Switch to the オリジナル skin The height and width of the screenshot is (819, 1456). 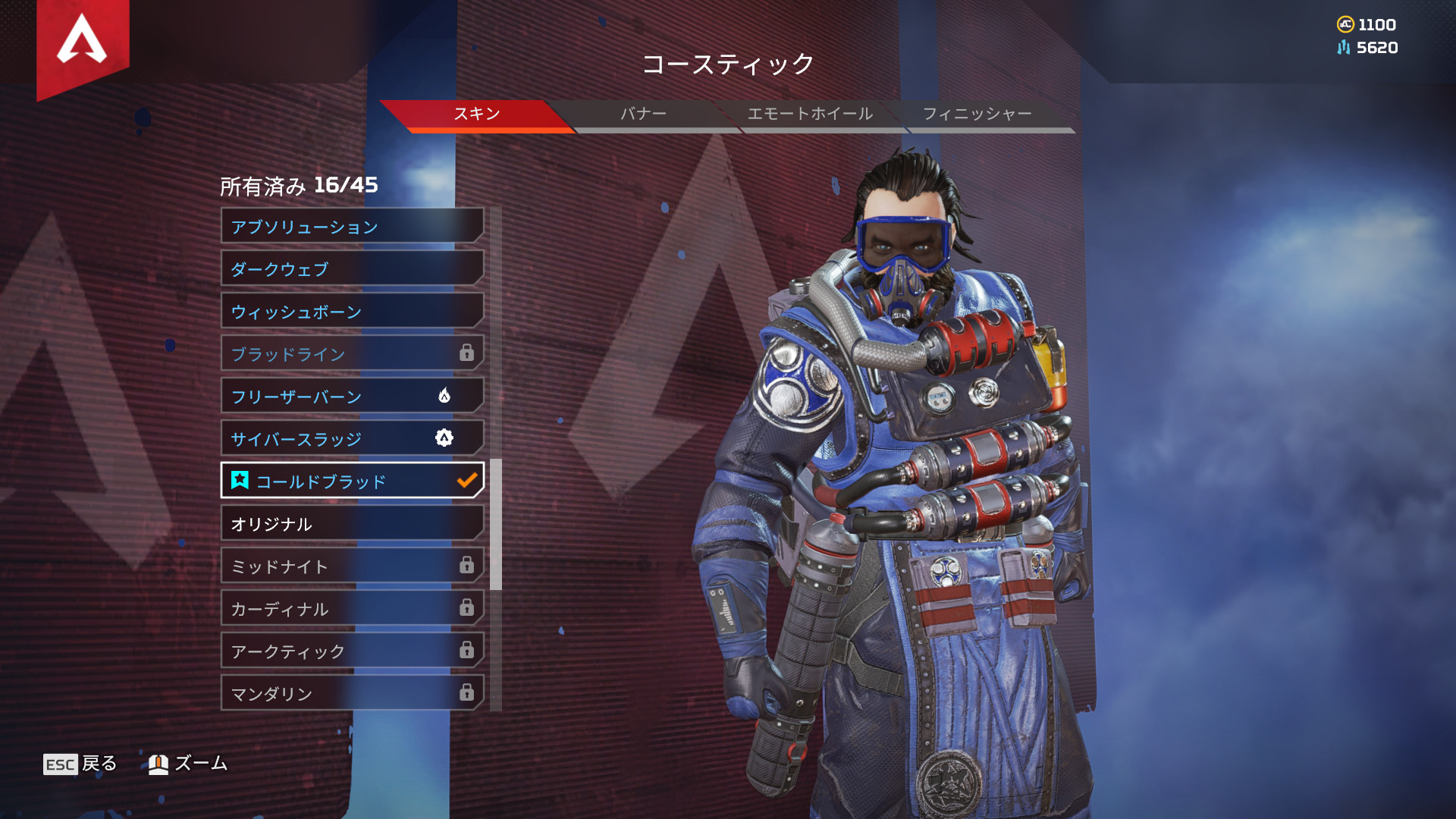tap(352, 523)
